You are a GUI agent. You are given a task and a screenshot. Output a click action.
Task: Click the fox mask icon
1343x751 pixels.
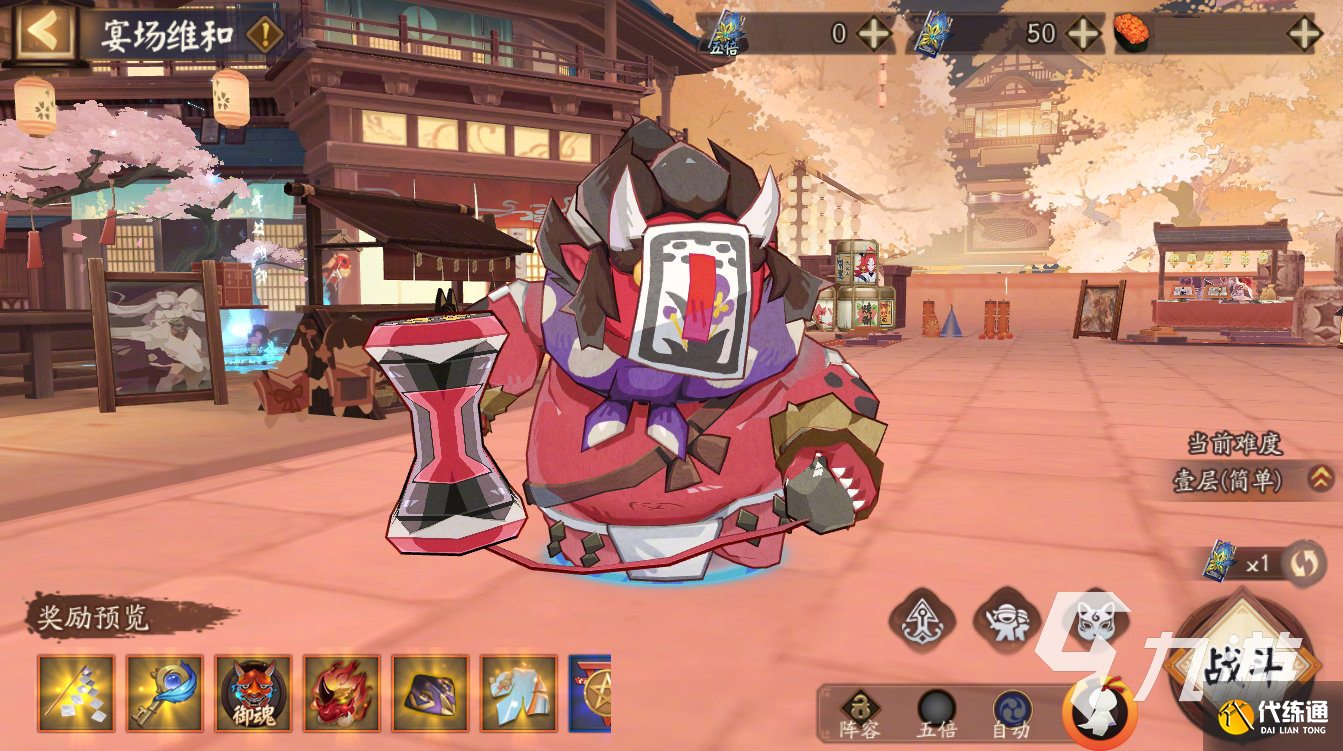(1093, 620)
